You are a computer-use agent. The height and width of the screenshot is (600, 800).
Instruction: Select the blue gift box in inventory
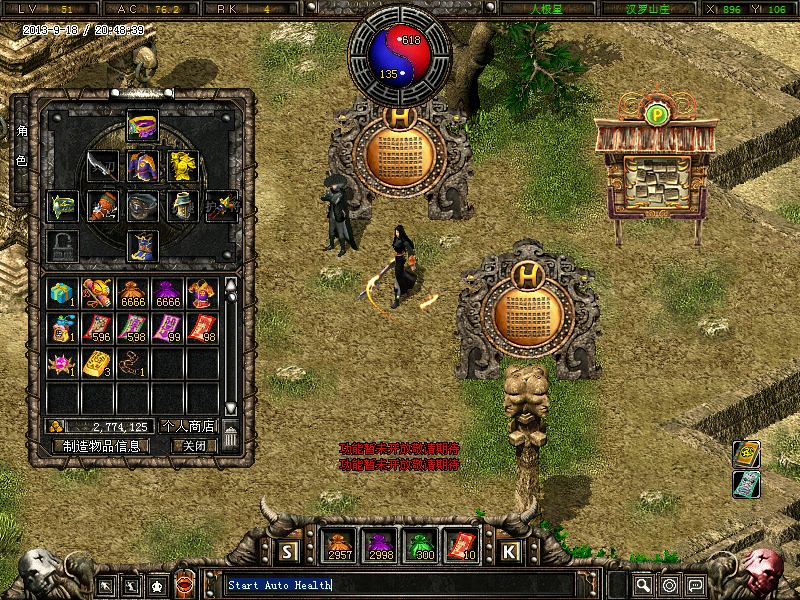pyautogui.click(x=62, y=294)
